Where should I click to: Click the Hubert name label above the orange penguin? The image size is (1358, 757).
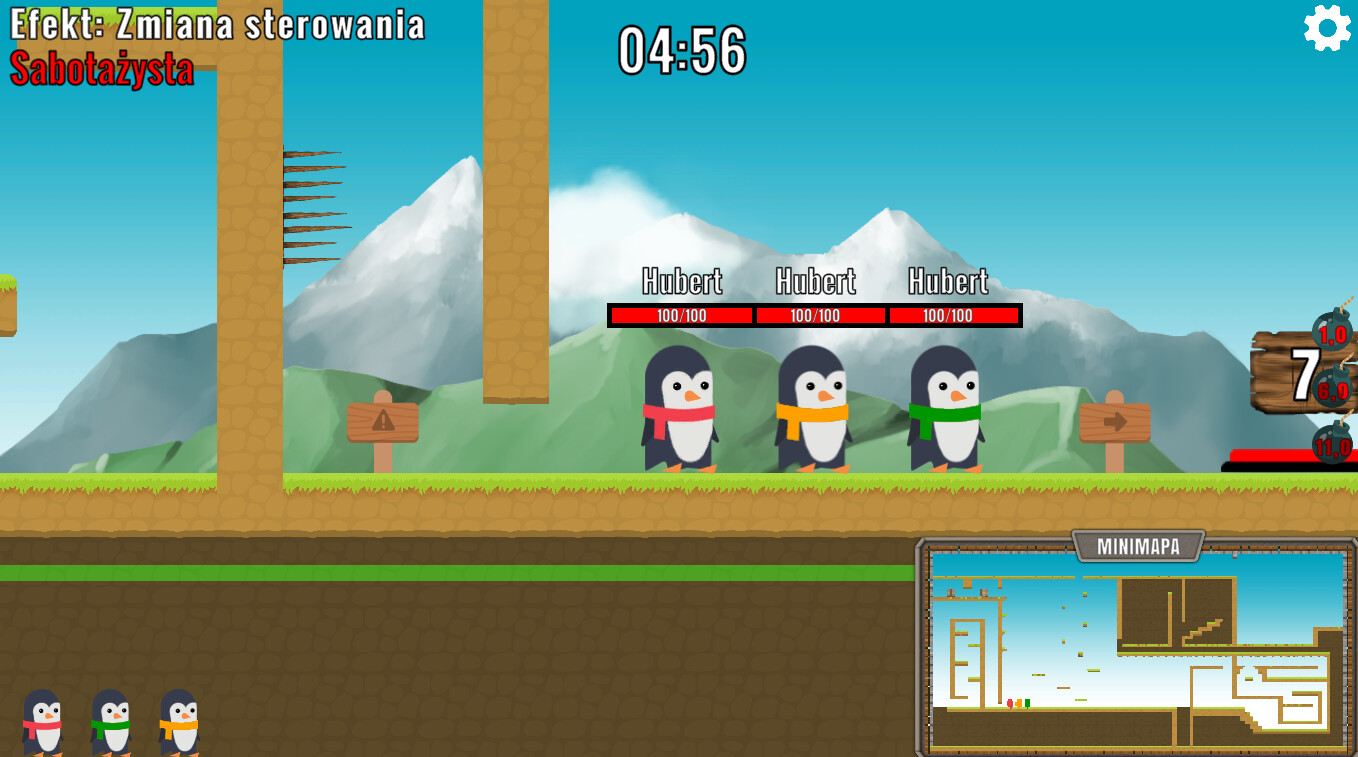coord(817,283)
